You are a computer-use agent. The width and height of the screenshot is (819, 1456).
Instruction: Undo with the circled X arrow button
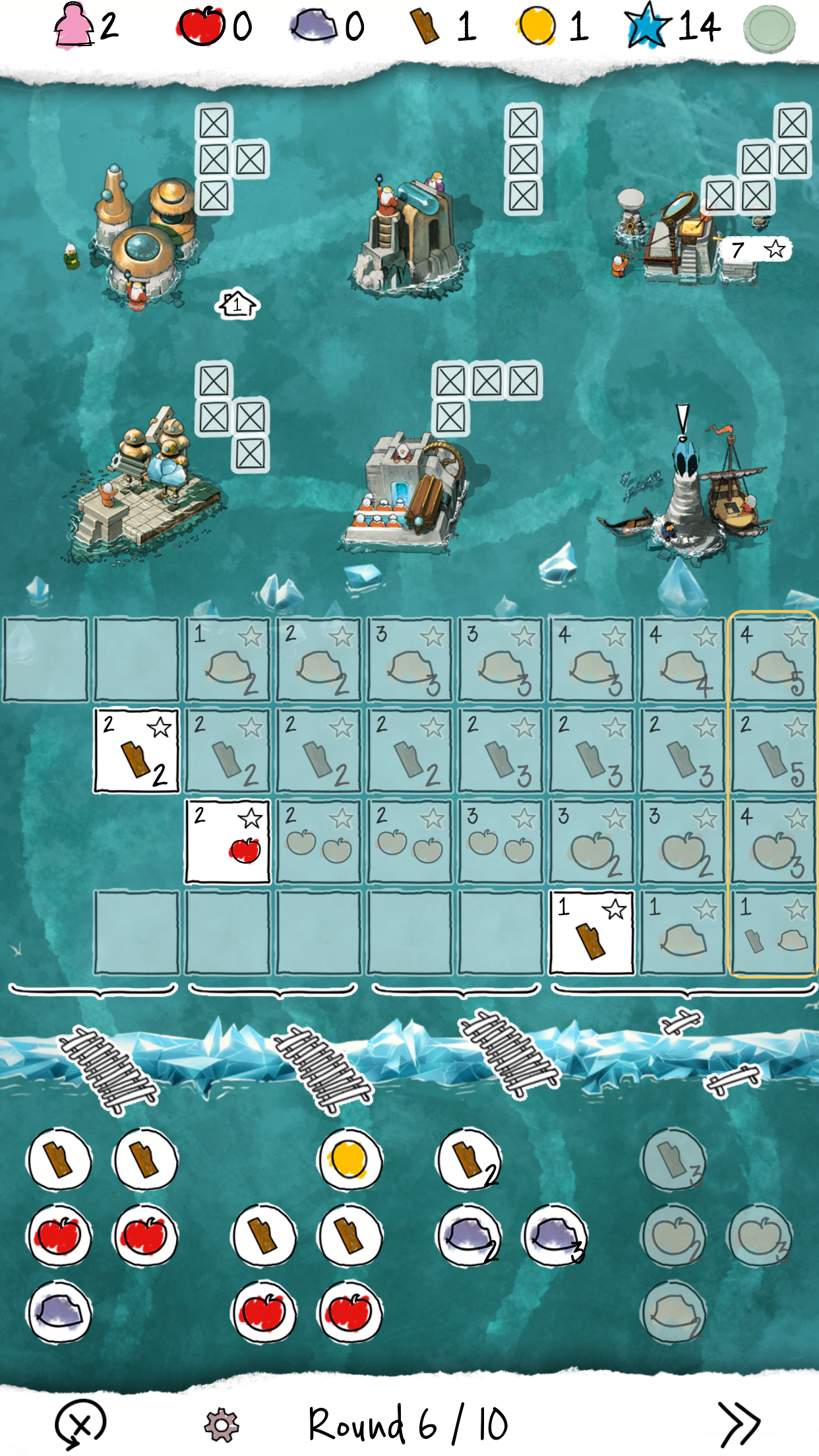[80, 1424]
